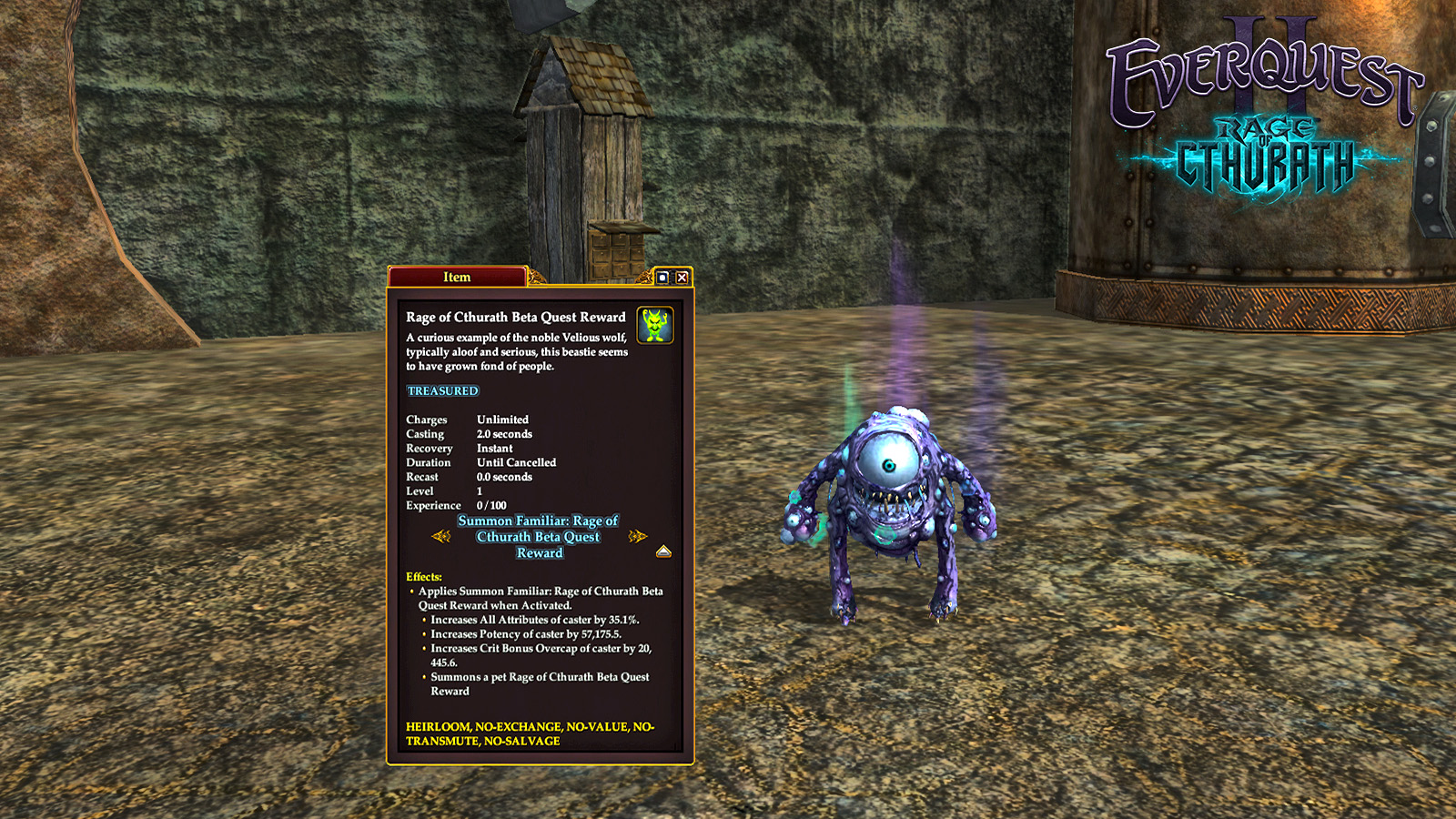Click the green familiar item icon
The height and width of the screenshot is (819, 1456).
(654, 325)
